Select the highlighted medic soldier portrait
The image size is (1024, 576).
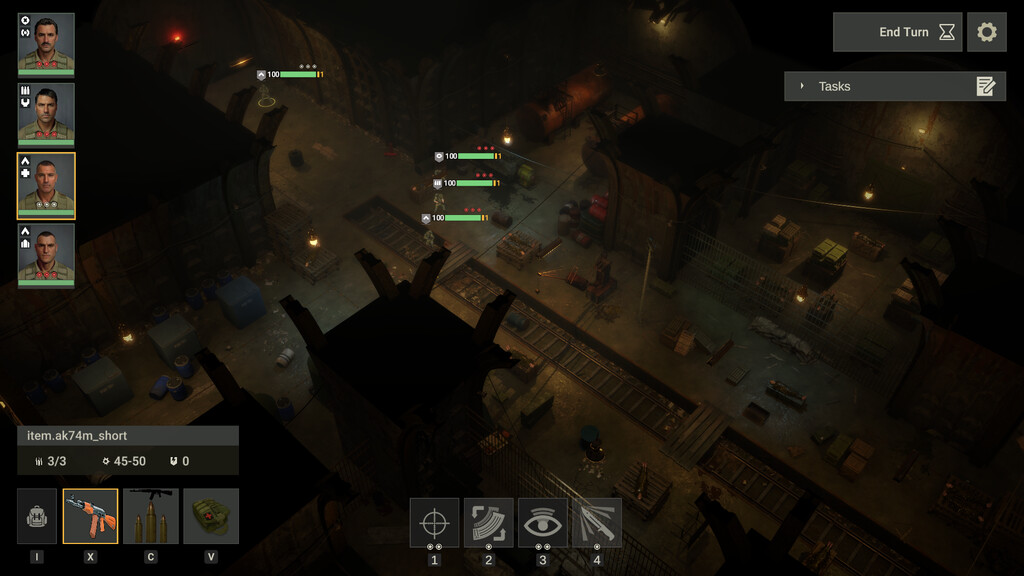(46, 184)
